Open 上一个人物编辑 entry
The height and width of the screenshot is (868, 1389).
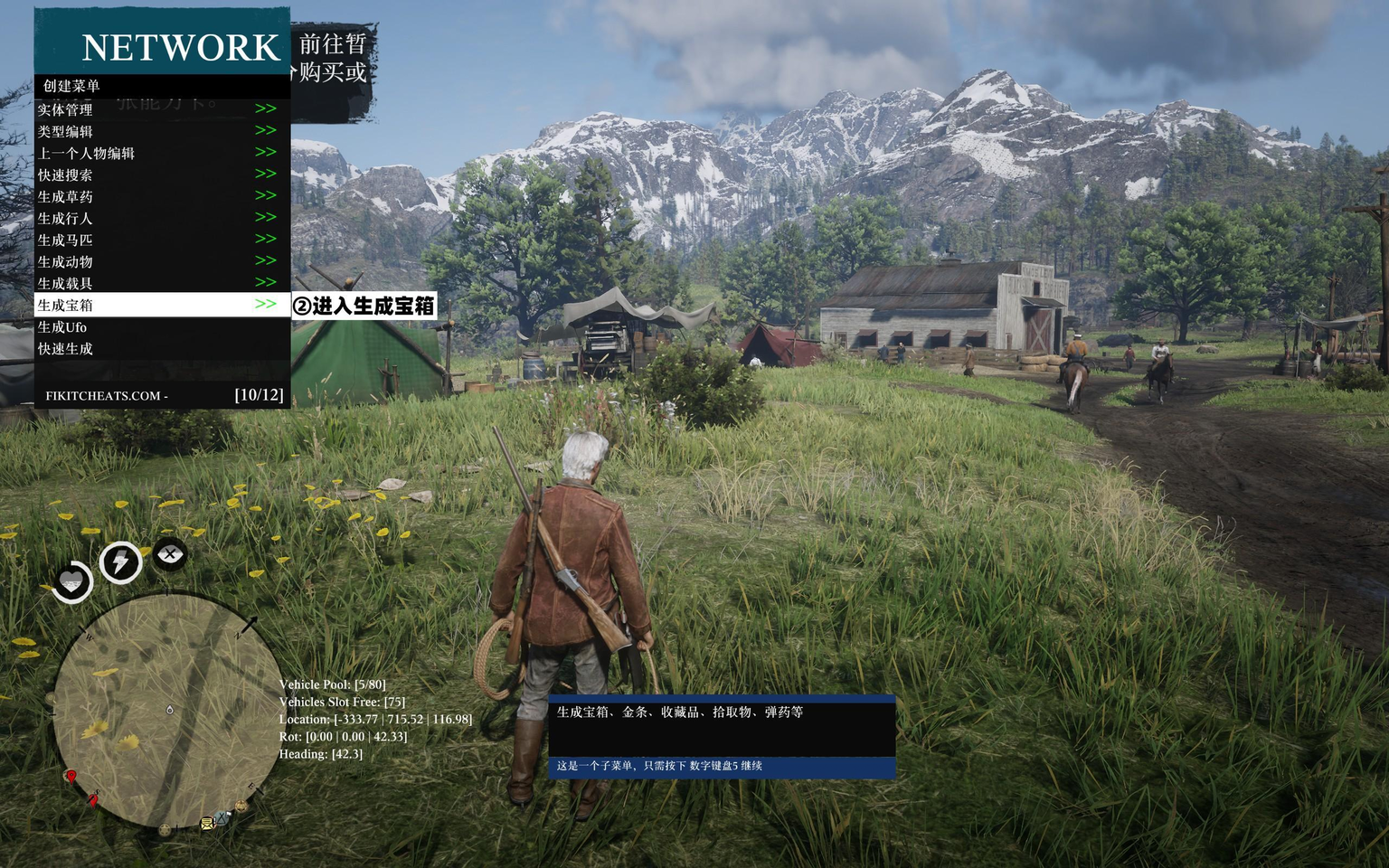(x=86, y=153)
